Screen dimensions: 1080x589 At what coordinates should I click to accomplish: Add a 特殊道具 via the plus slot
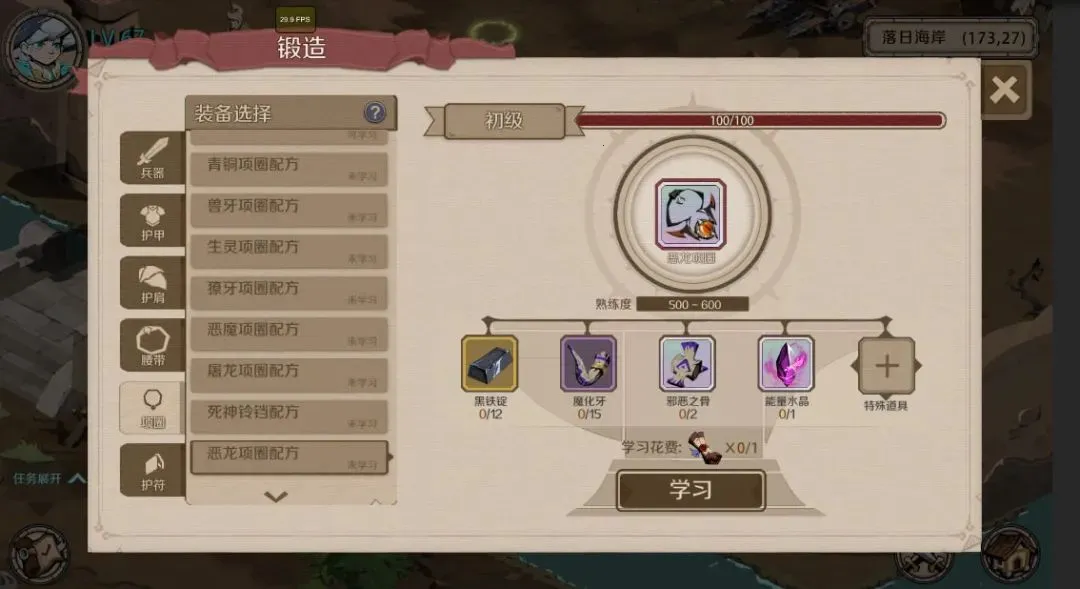point(886,366)
